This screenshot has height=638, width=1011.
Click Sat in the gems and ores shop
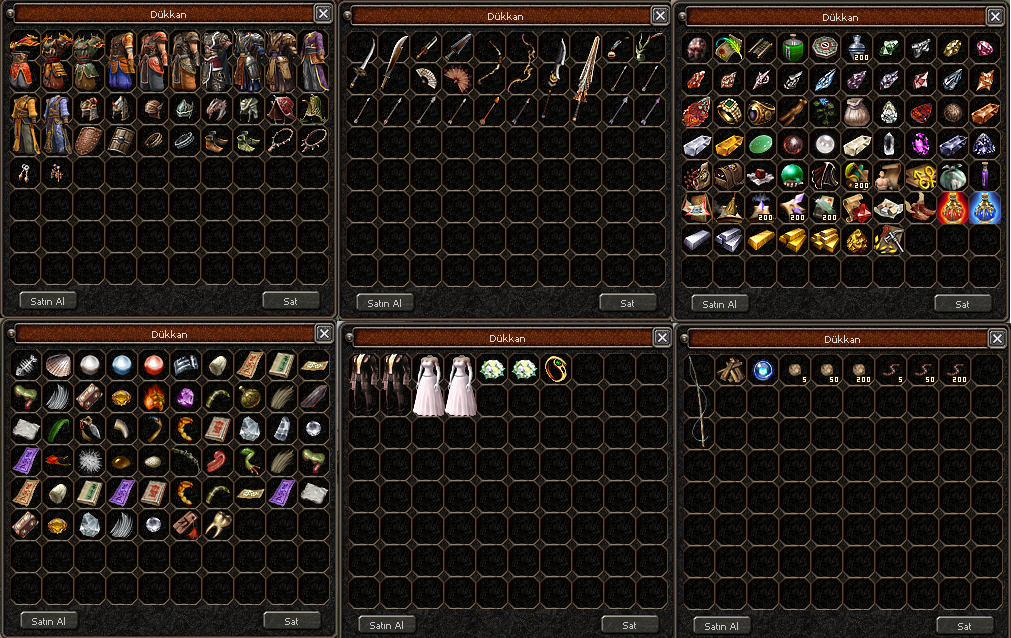[x=962, y=303]
